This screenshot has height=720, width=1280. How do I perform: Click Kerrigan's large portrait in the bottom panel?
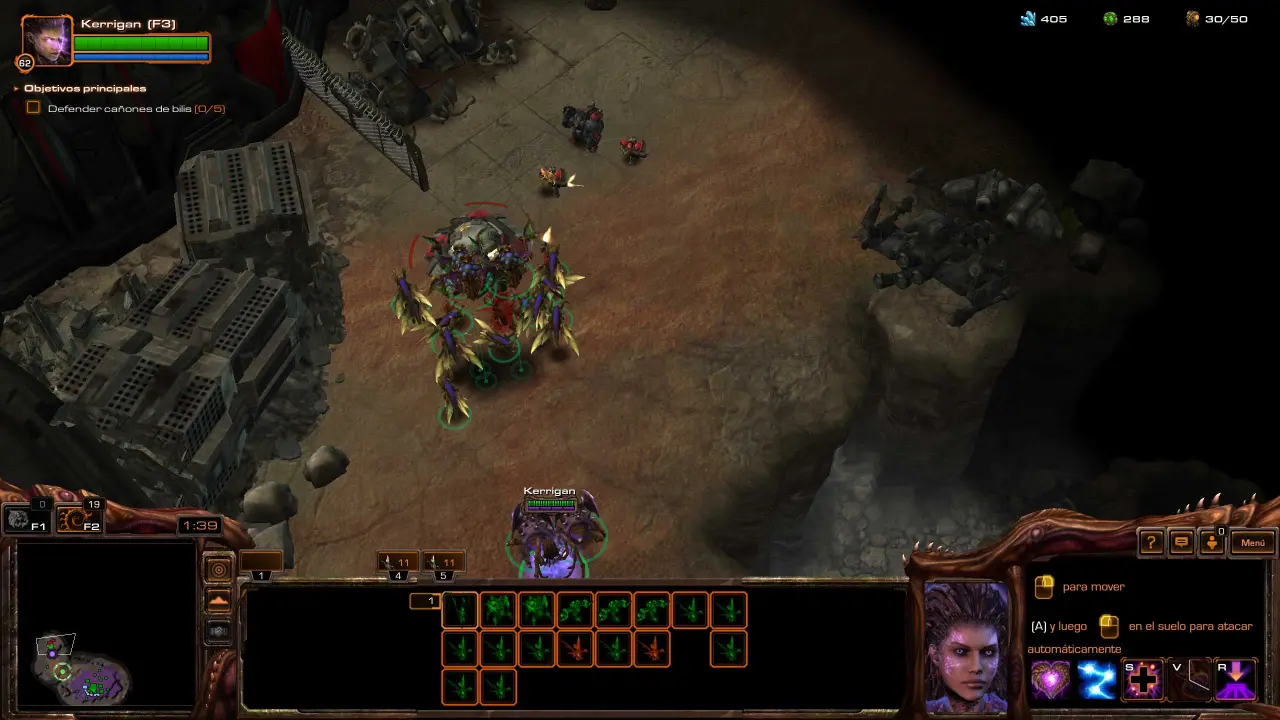(966, 645)
